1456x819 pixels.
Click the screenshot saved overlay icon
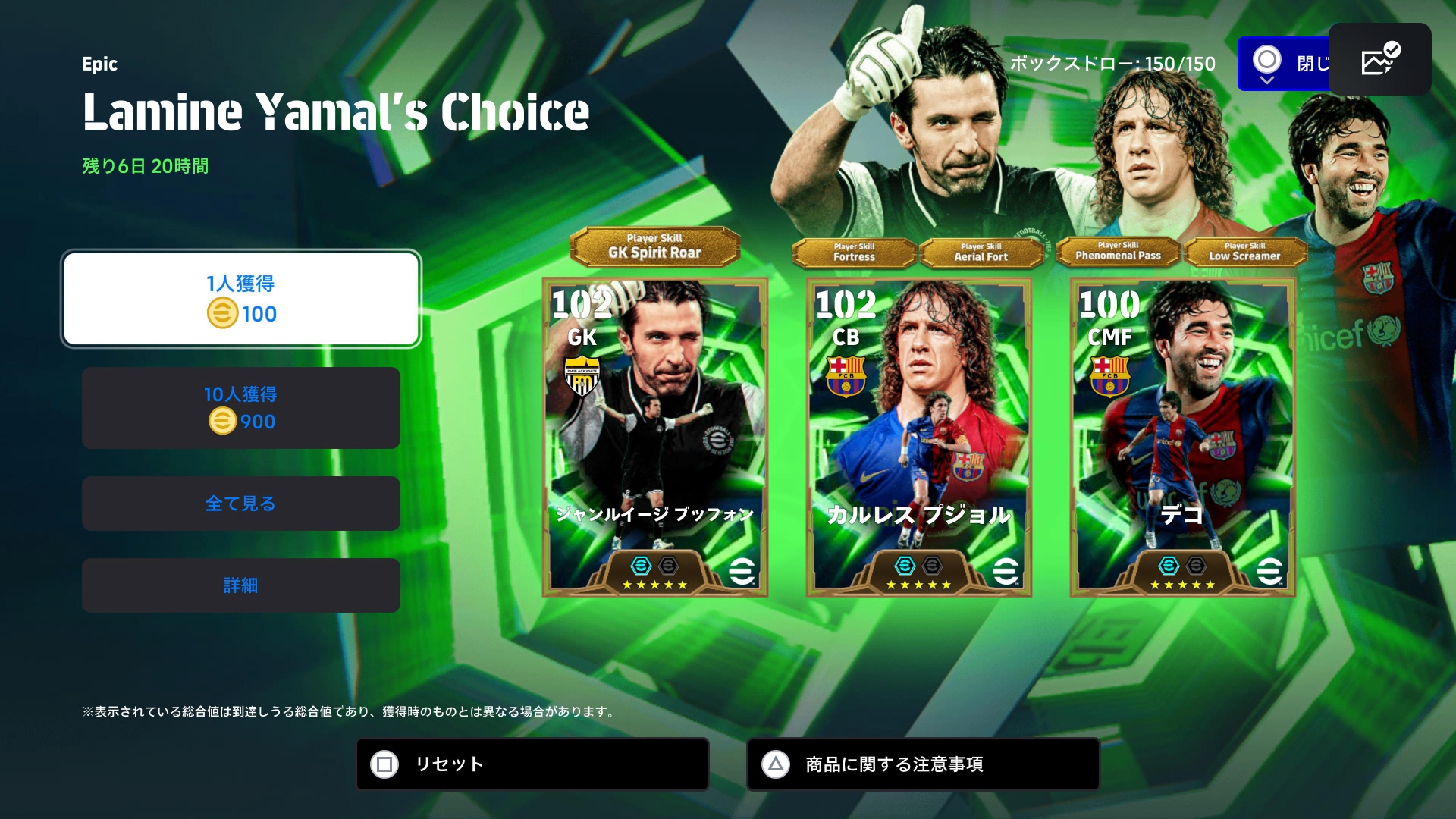point(1379,59)
